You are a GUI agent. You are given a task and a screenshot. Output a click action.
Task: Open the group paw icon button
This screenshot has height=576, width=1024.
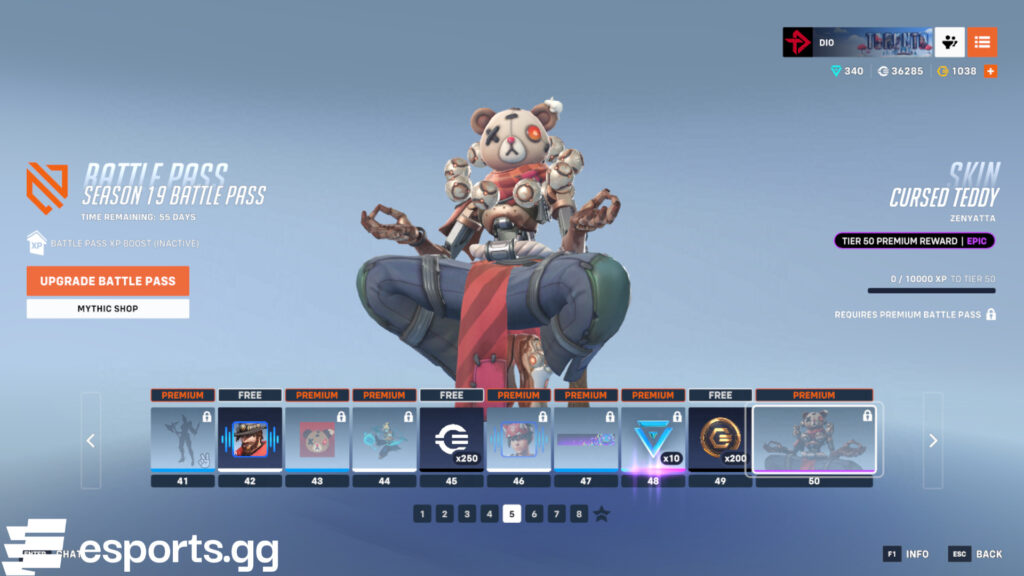click(x=949, y=42)
